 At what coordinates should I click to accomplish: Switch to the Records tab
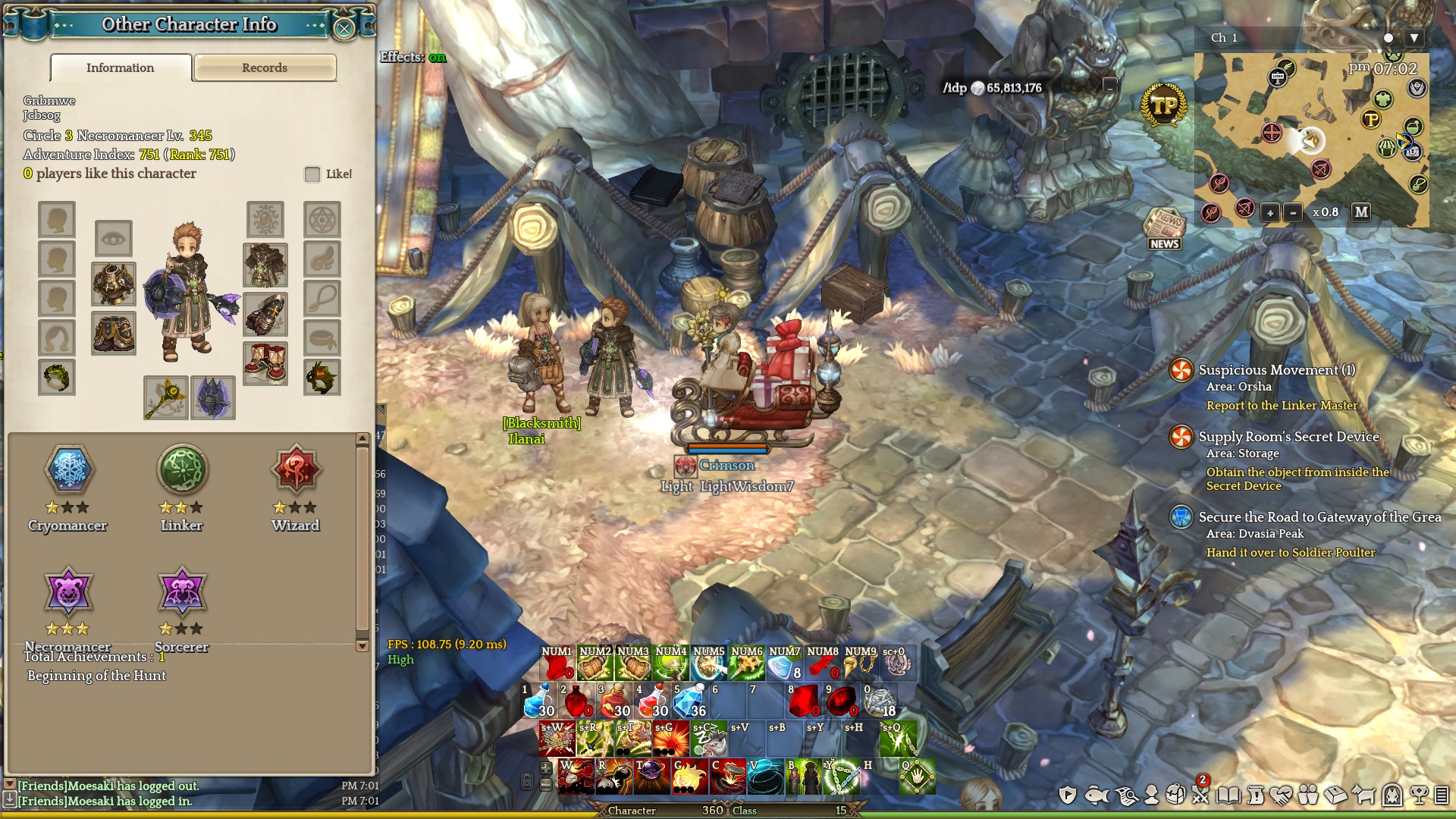(265, 67)
